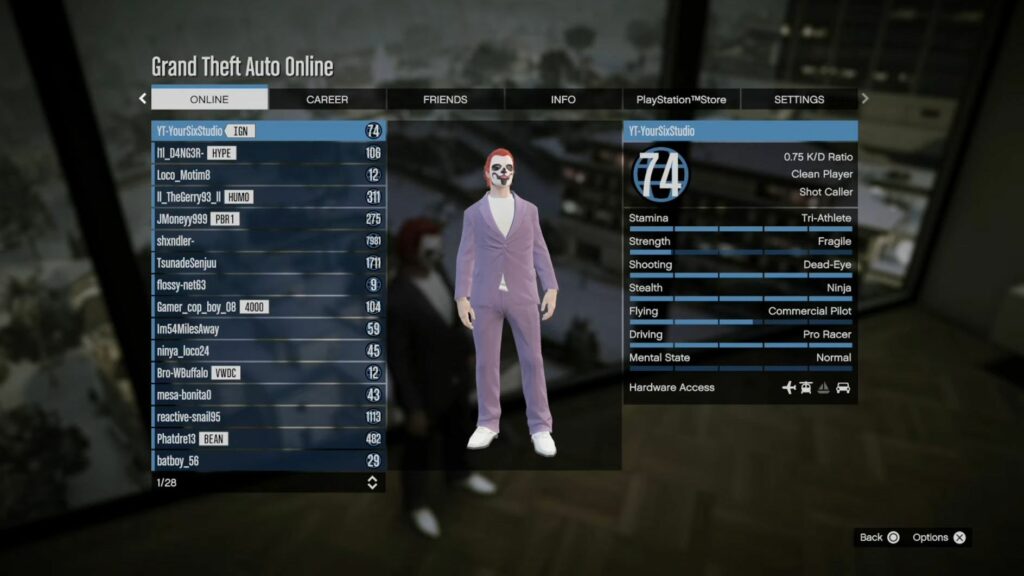Click the Im54MilesAway player entry

pyautogui.click(x=268, y=329)
